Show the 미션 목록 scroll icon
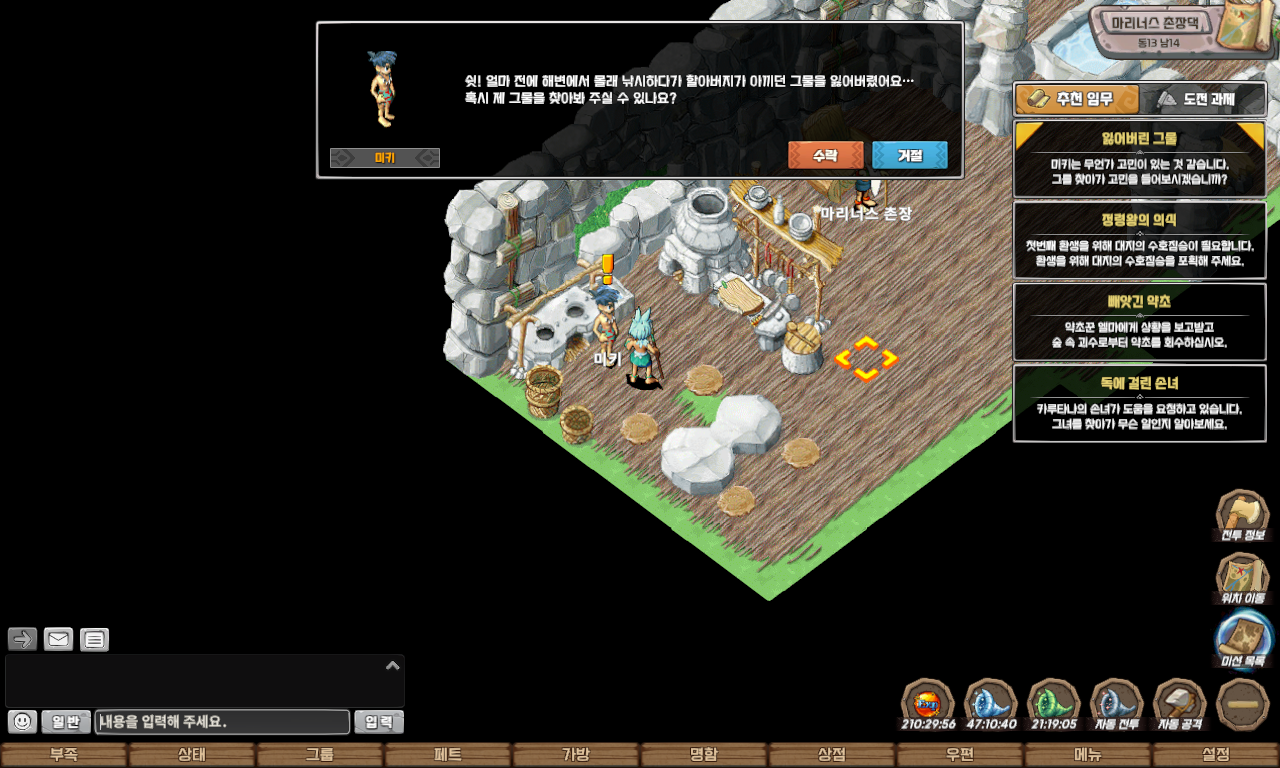This screenshot has height=768, width=1280. coord(1243,638)
